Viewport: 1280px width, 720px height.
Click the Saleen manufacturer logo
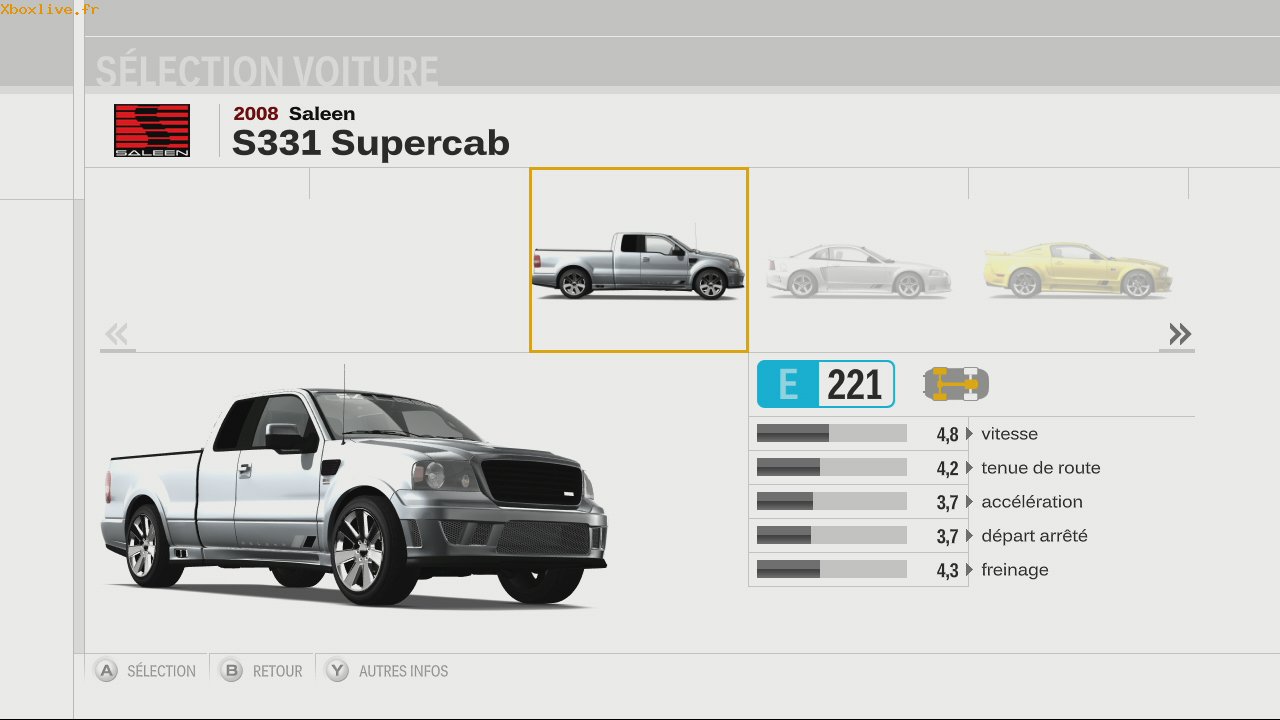152,130
